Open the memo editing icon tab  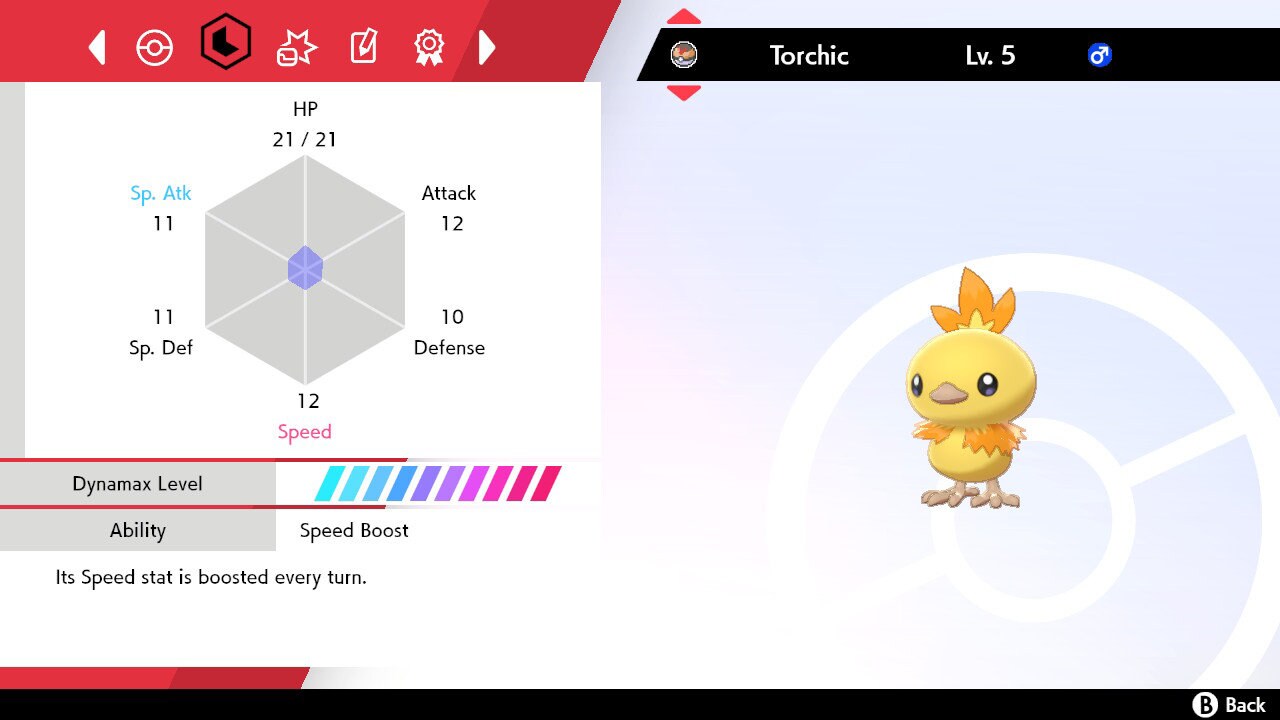pos(362,46)
